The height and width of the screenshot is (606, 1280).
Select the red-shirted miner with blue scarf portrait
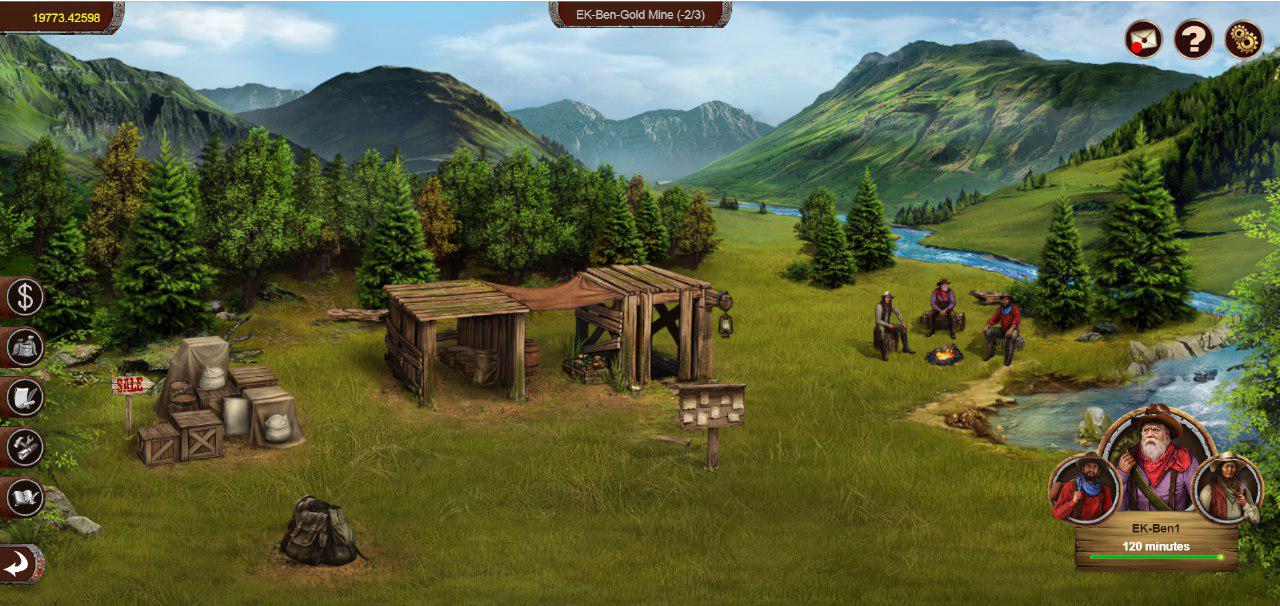pos(1084,489)
